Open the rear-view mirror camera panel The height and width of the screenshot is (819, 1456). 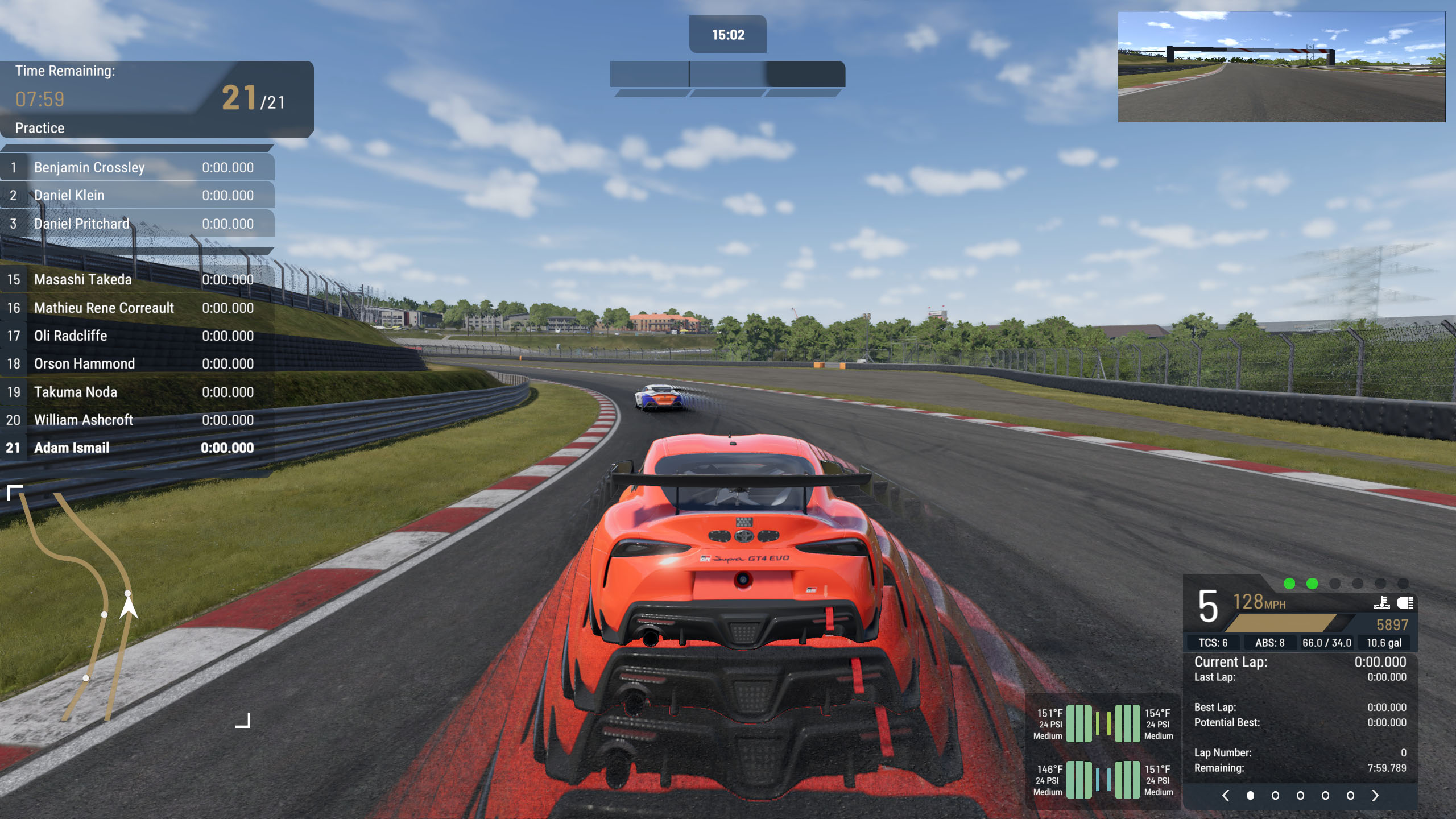1281,67
